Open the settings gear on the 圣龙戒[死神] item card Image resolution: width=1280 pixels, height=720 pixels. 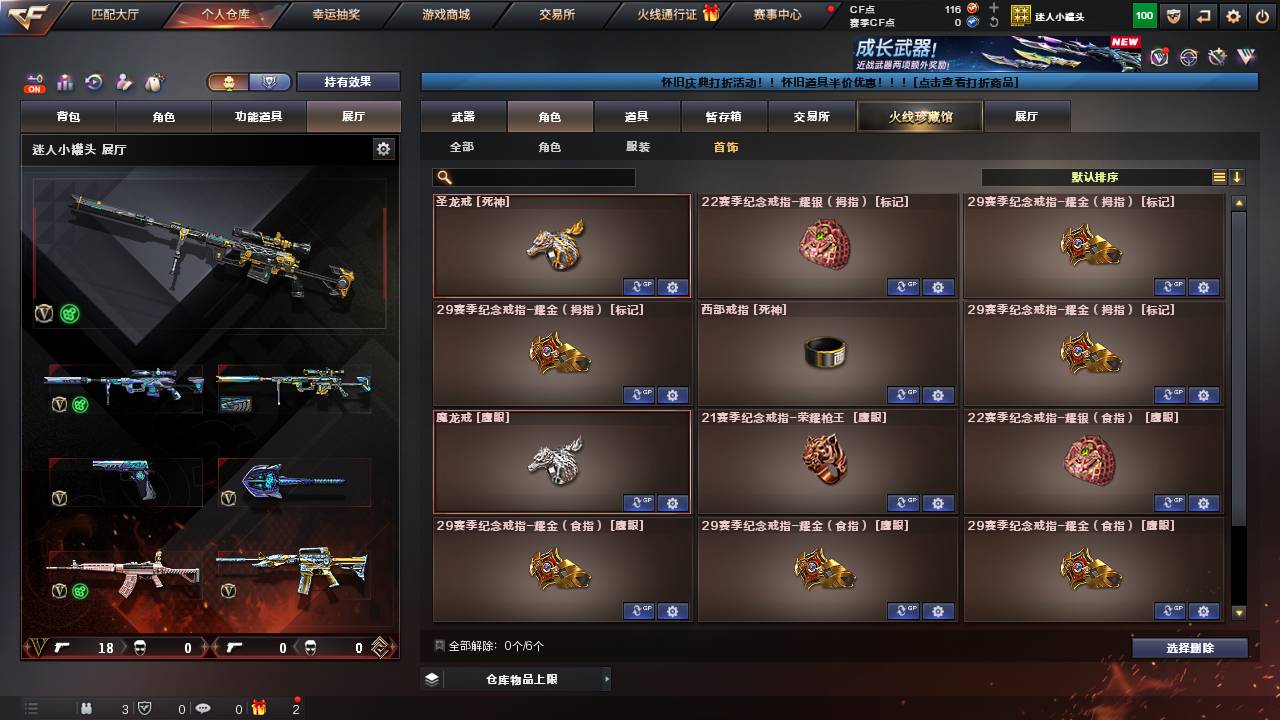[x=673, y=287]
